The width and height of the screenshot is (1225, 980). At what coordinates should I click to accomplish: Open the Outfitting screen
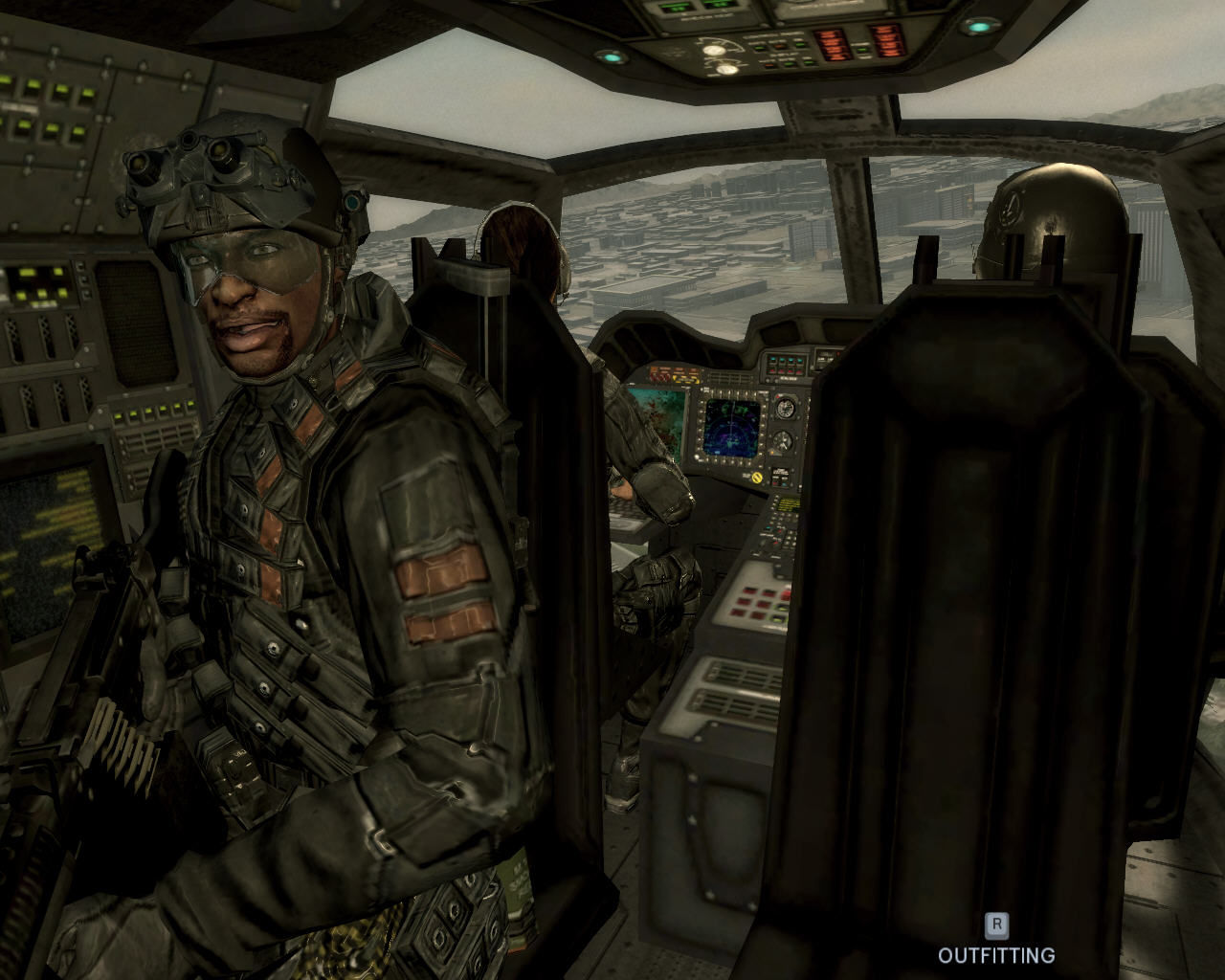pyautogui.click(x=996, y=942)
